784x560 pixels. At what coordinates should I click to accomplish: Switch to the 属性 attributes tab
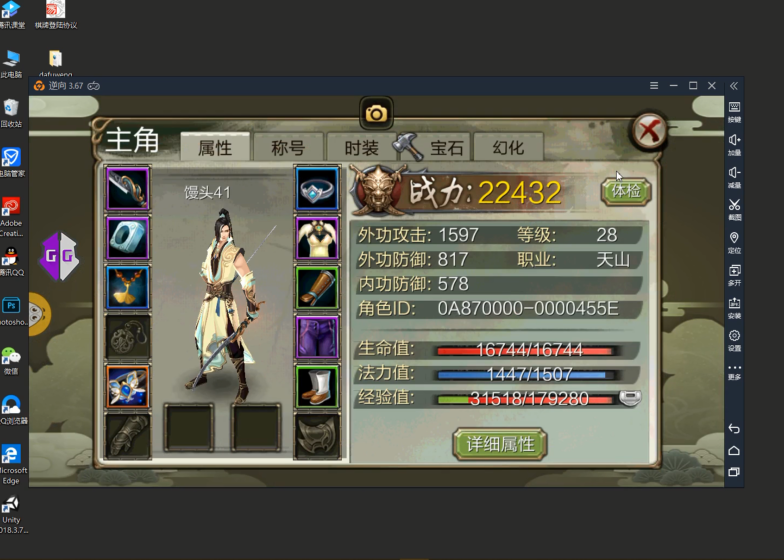(215, 147)
